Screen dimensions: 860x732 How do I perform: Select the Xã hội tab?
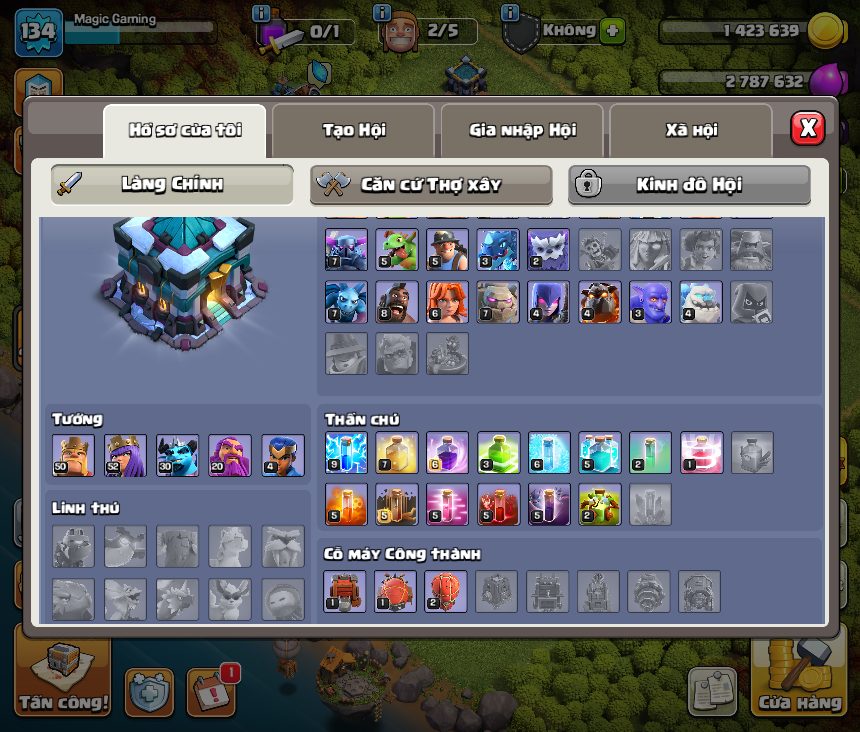[690, 130]
